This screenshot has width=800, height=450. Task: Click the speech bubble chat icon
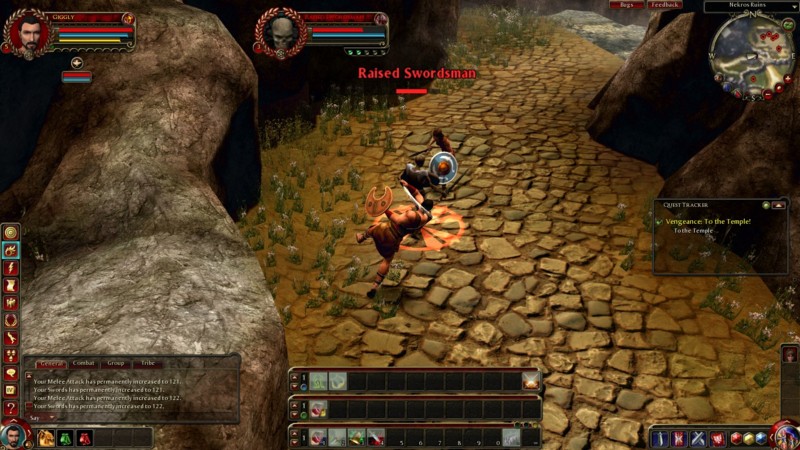[10, 373]
